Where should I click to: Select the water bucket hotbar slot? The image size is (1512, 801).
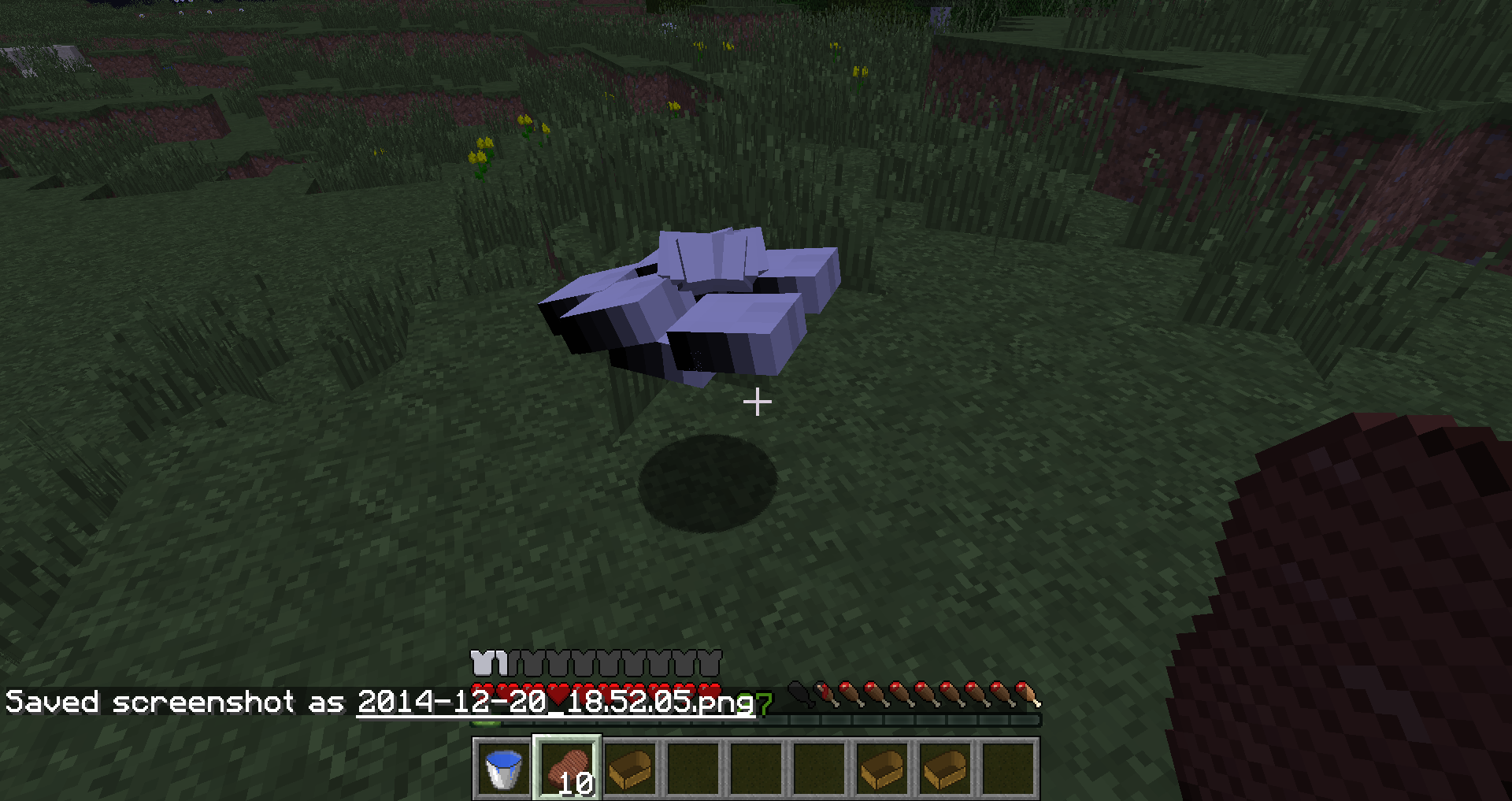[x=503, y=769]
